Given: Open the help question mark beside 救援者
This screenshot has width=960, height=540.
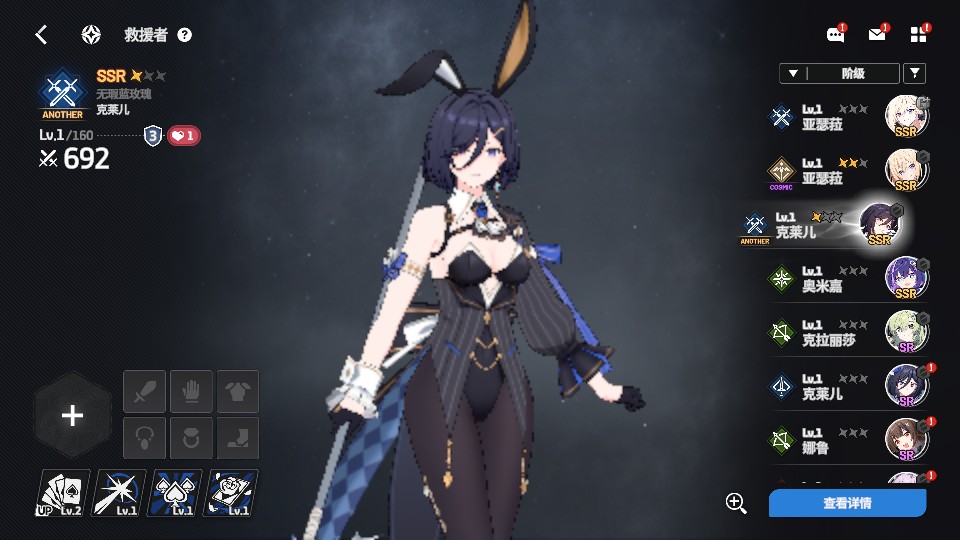Looking at the screenshot, I should [184, 35].
